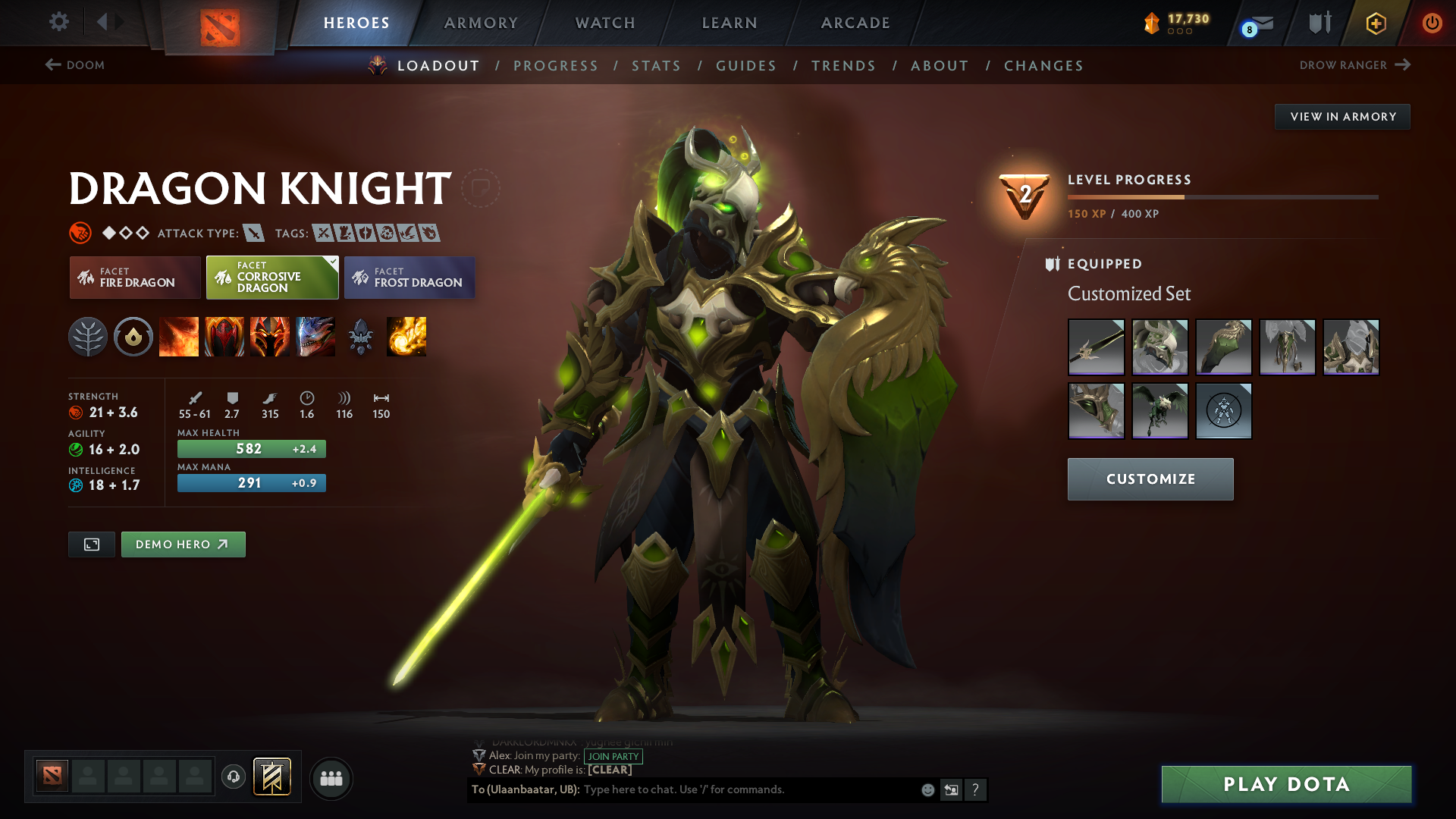The width and height of the screenshot is (1456, 819).
Task: Switch to the Frost Dragon facet
Action: coord(409,278)
